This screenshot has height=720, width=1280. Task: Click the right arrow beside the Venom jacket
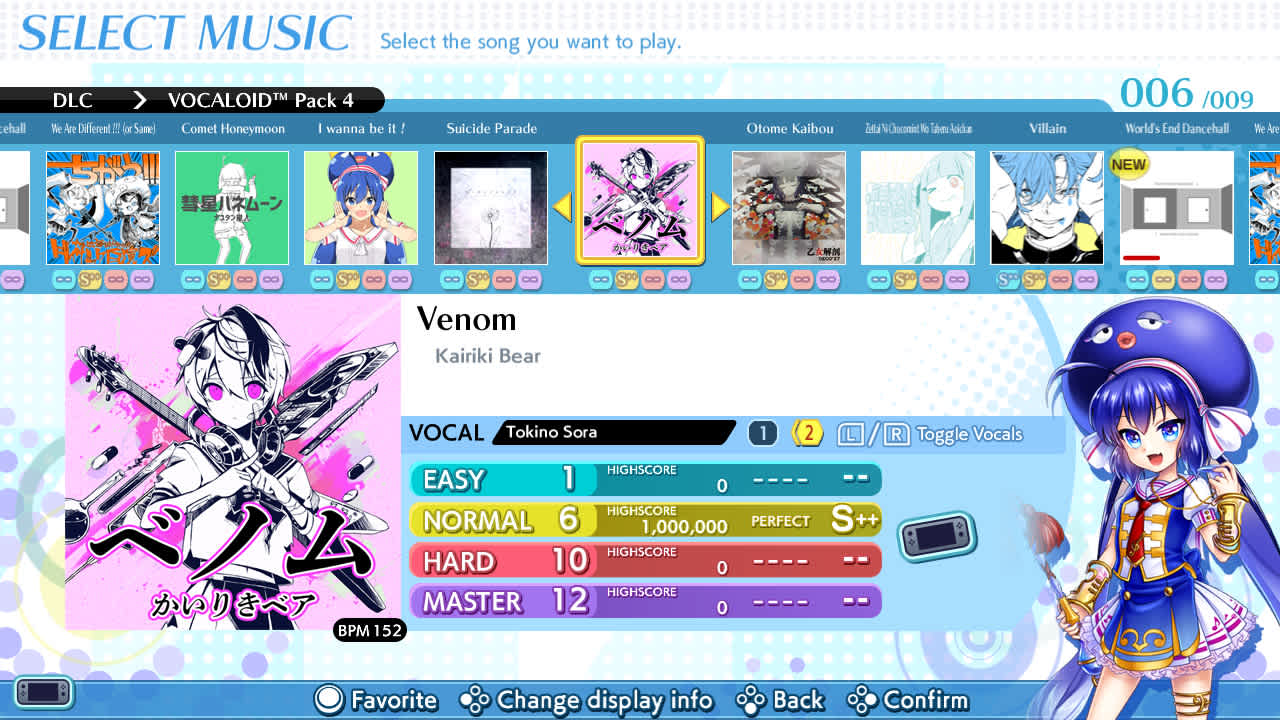tap(719, 207)
